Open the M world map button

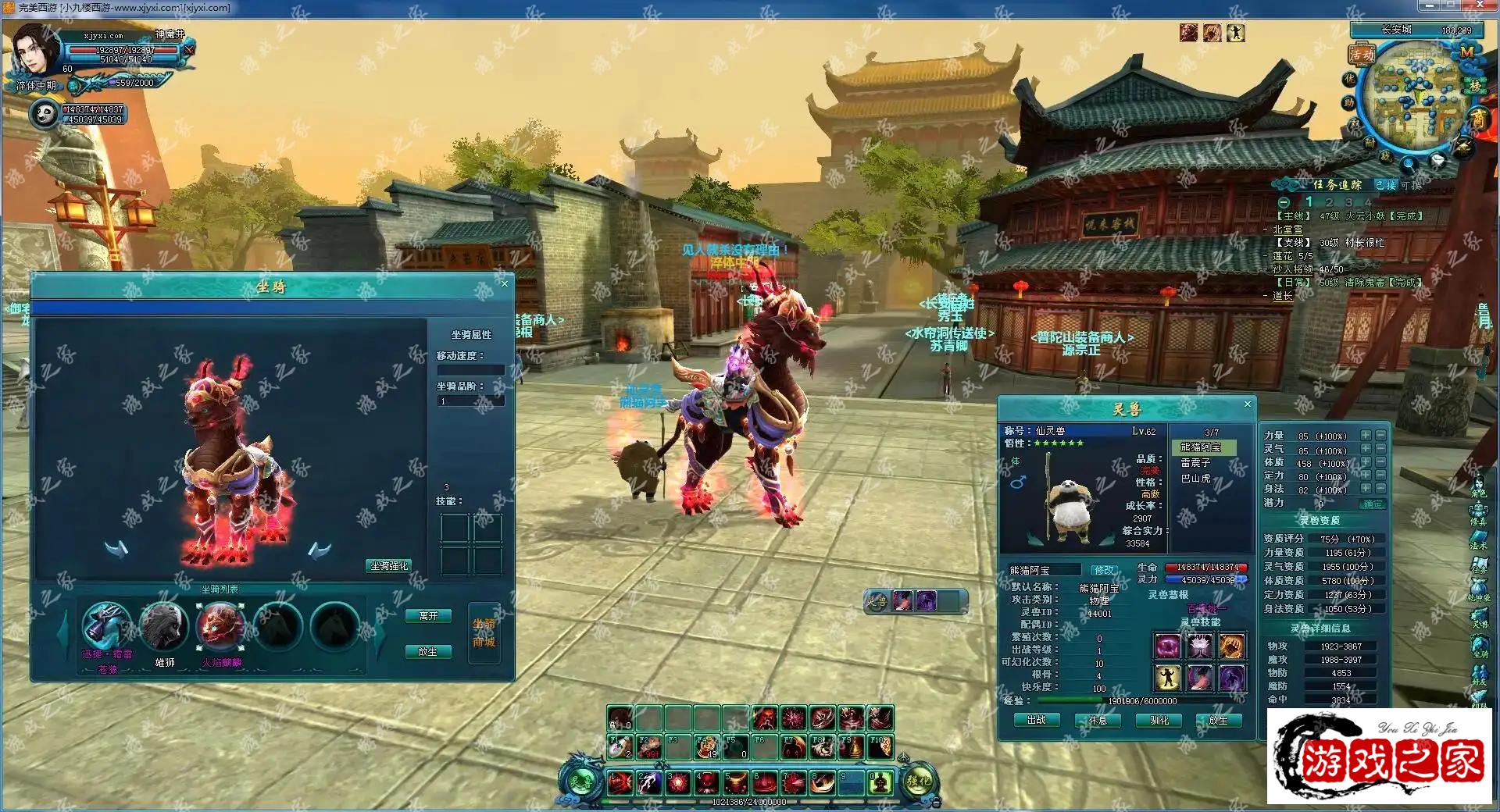coord(1466,52)
